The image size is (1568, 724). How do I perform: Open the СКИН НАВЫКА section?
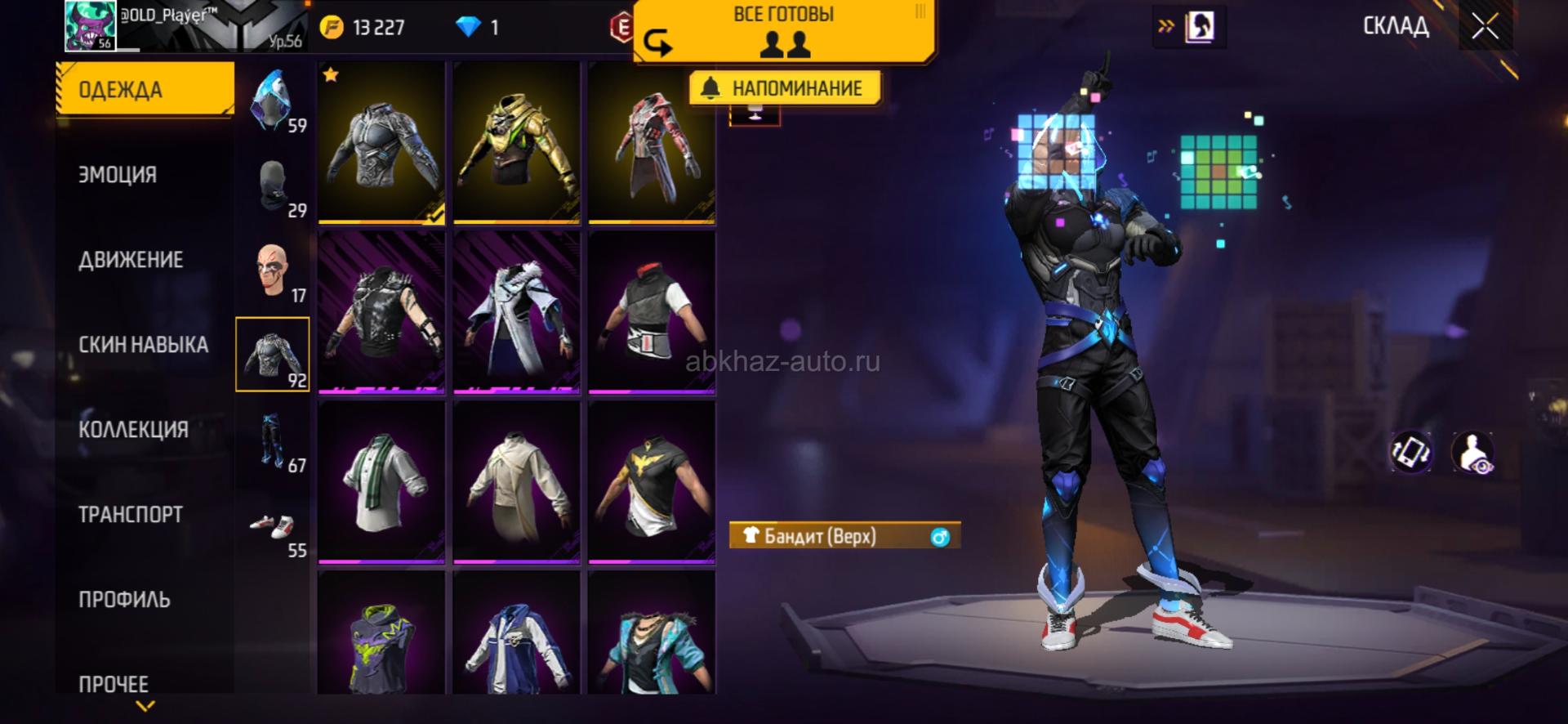click(x=143, y=345)
